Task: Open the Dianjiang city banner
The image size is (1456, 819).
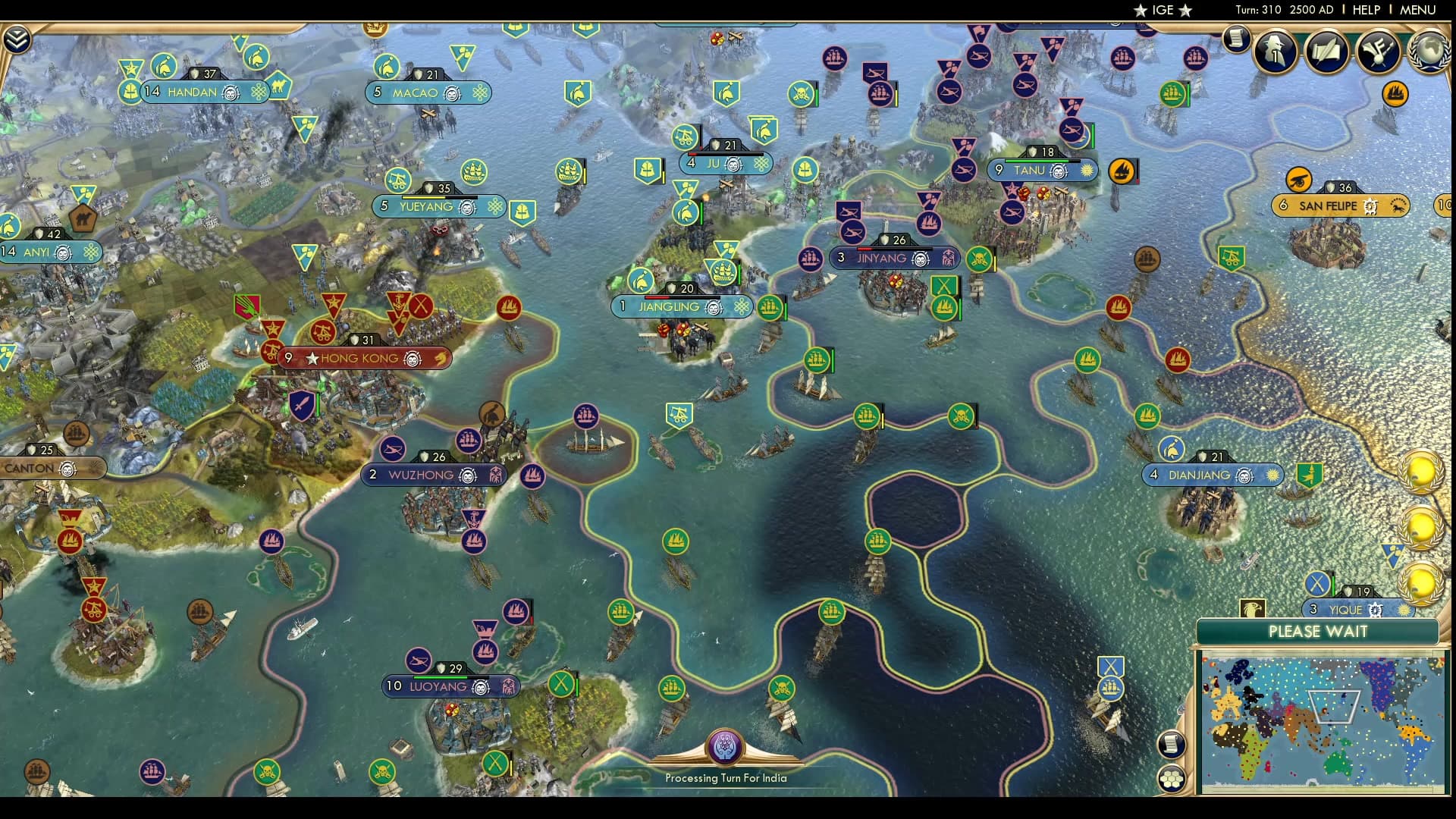Action: (x=1212, y=475)
